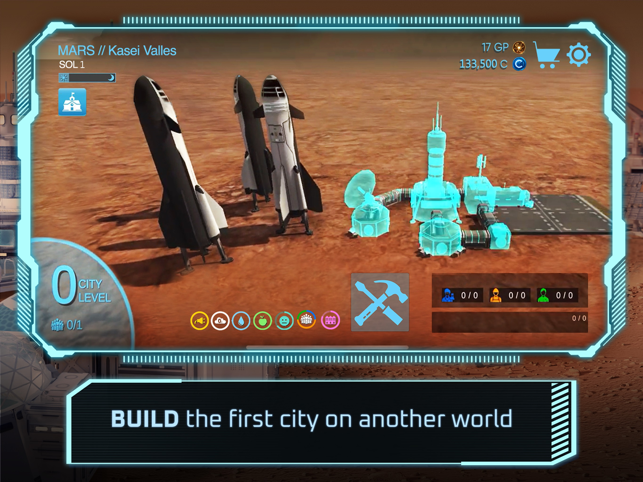Open the shopping cart store

coord(546,55)
